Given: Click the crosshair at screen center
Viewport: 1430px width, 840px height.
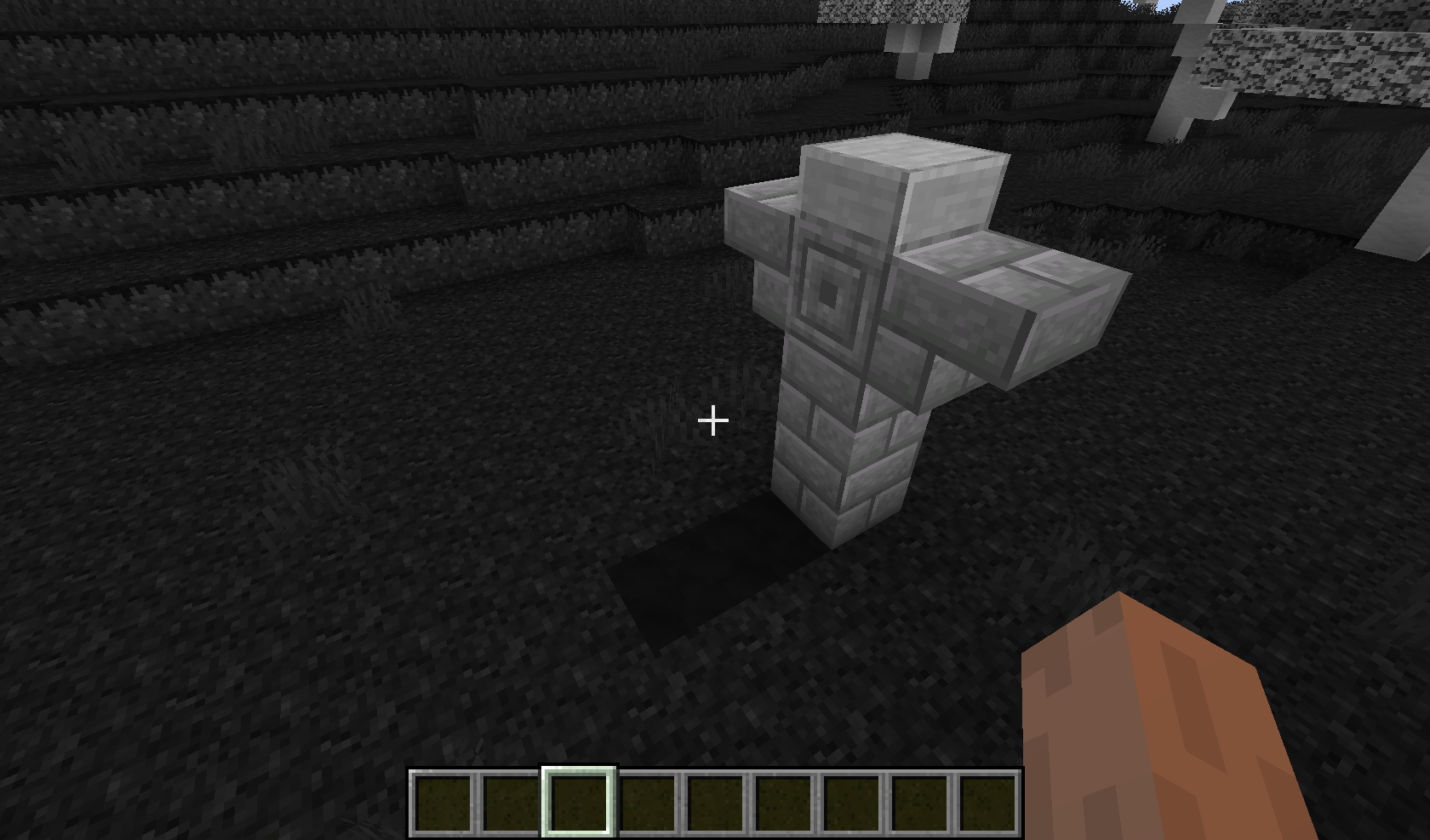Looking at the screenshot, I should pos(713,420).
